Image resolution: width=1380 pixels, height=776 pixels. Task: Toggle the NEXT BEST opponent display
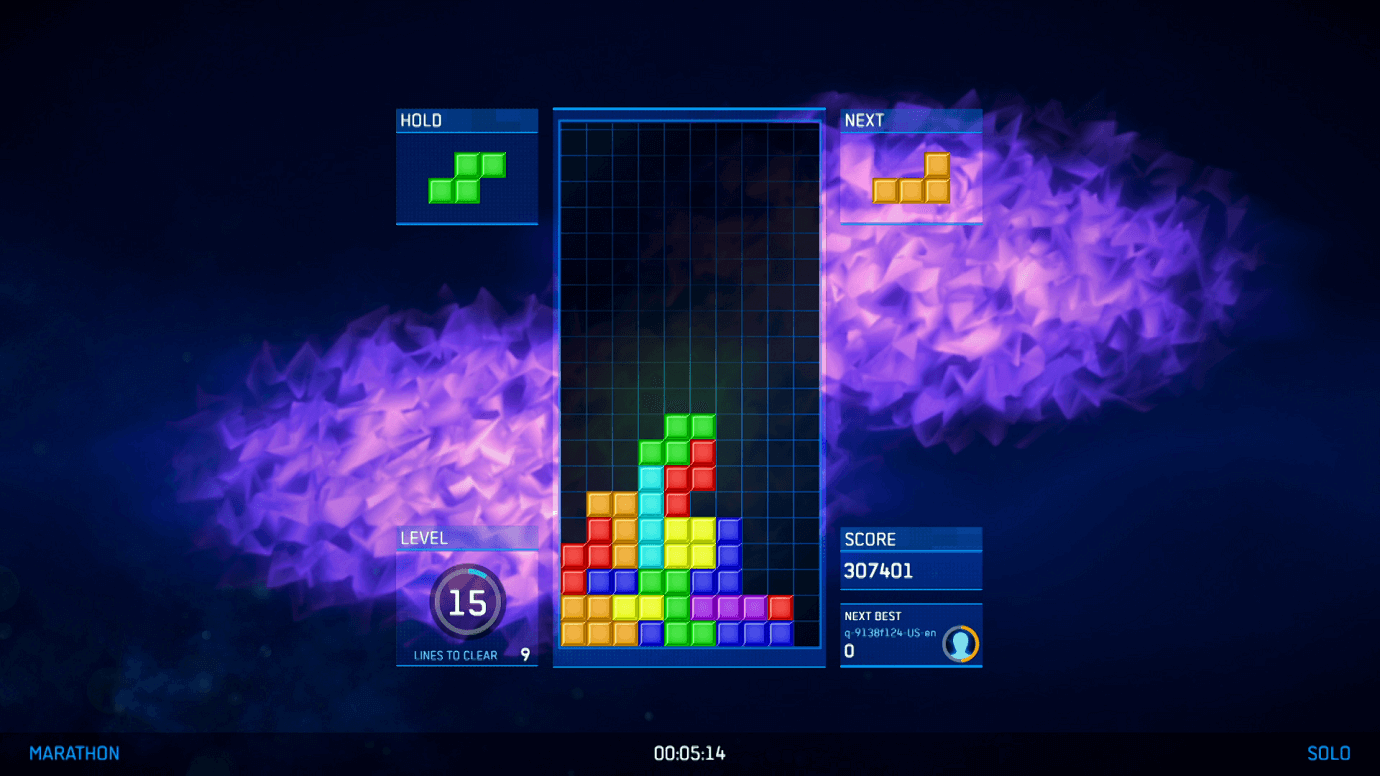pos(911,637)
